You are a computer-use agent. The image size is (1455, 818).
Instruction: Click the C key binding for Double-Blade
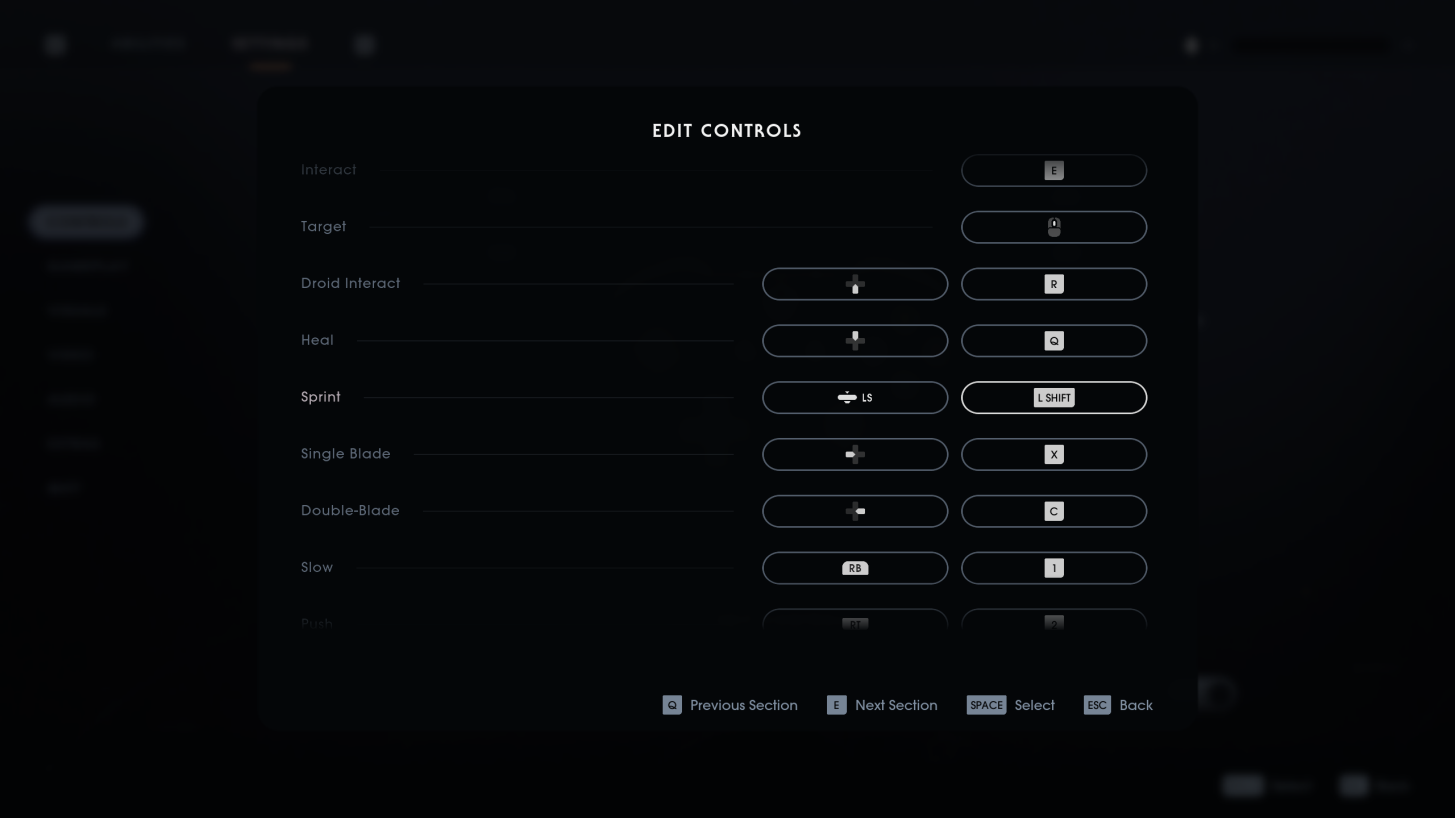pyautogui.click(x=1054, y=511)
